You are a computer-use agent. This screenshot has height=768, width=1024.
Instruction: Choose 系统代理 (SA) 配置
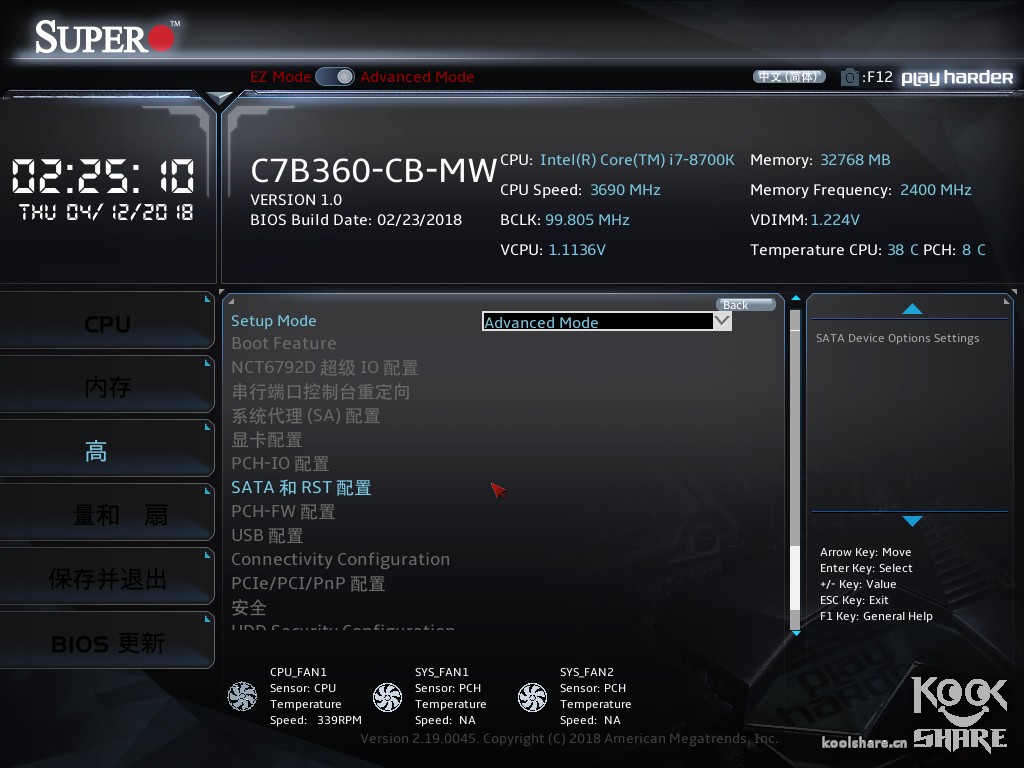pos(306,415)
